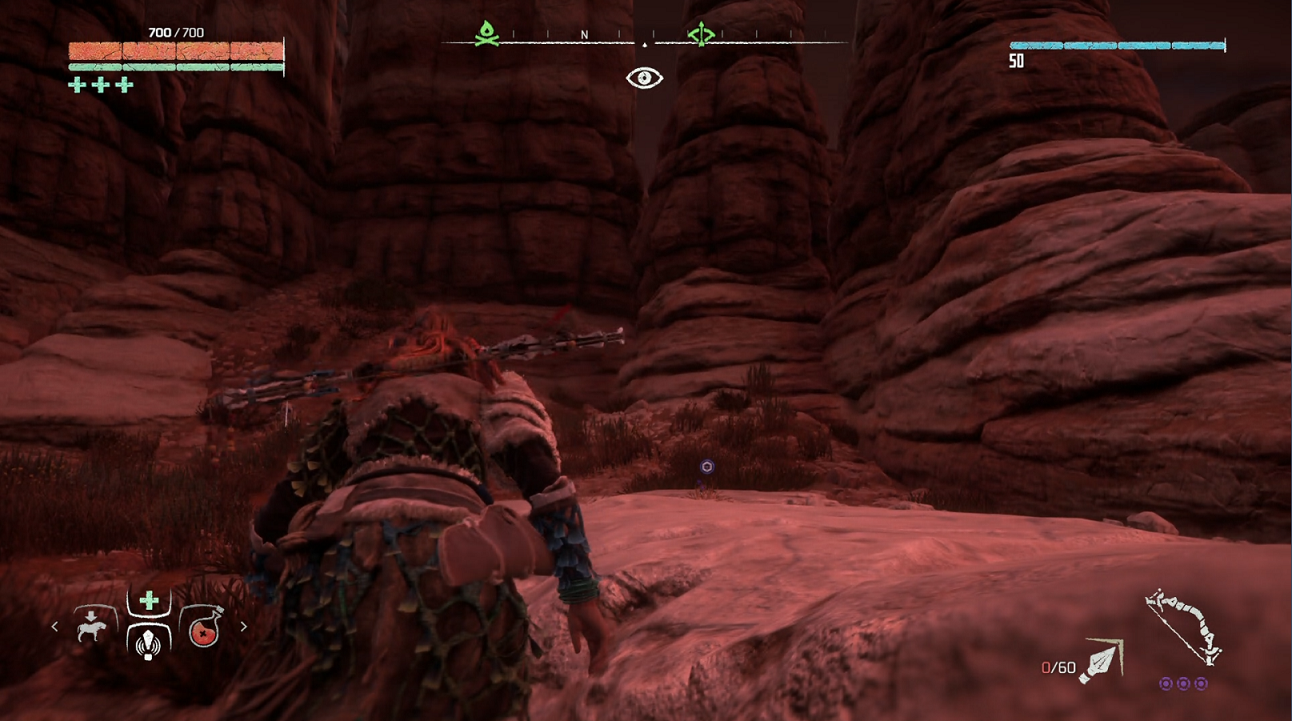Click the right arrow of the tool selector
The width and height of the screenshot is (1292, 721).
(x=243, y=627)
